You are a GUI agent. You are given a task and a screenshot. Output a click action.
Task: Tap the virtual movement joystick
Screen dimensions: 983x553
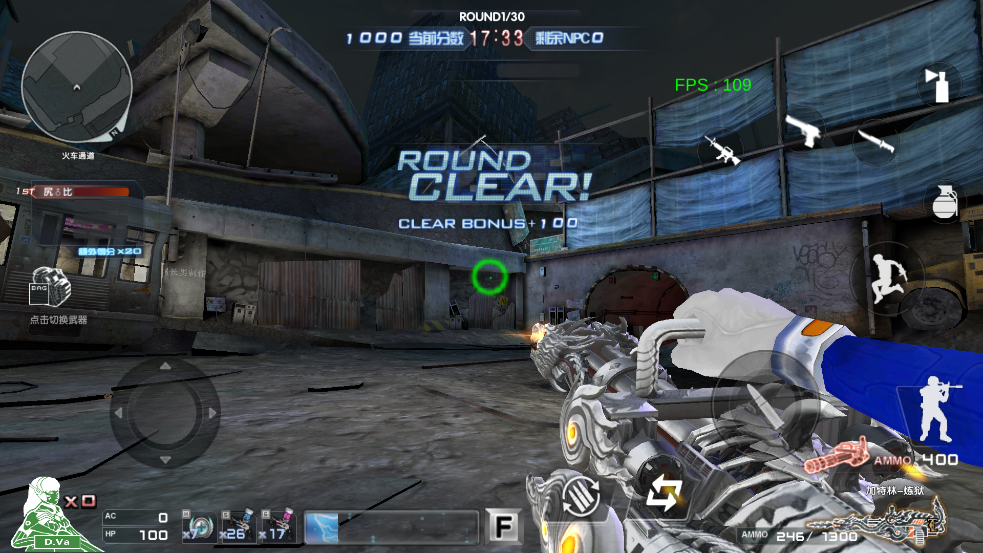(165, 413)
